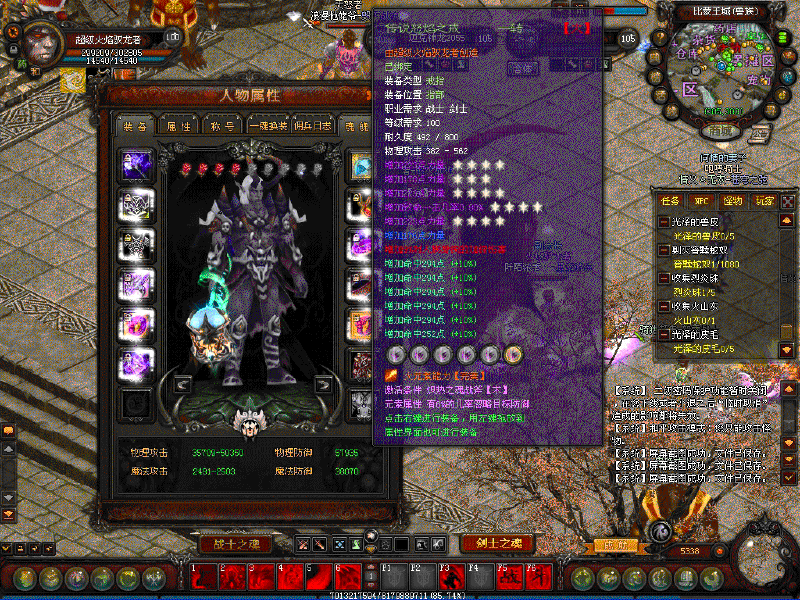Click the 剑士之魂 swordsman soul button
The width and height of the screenshot is (800, 600).
[497, 544]
